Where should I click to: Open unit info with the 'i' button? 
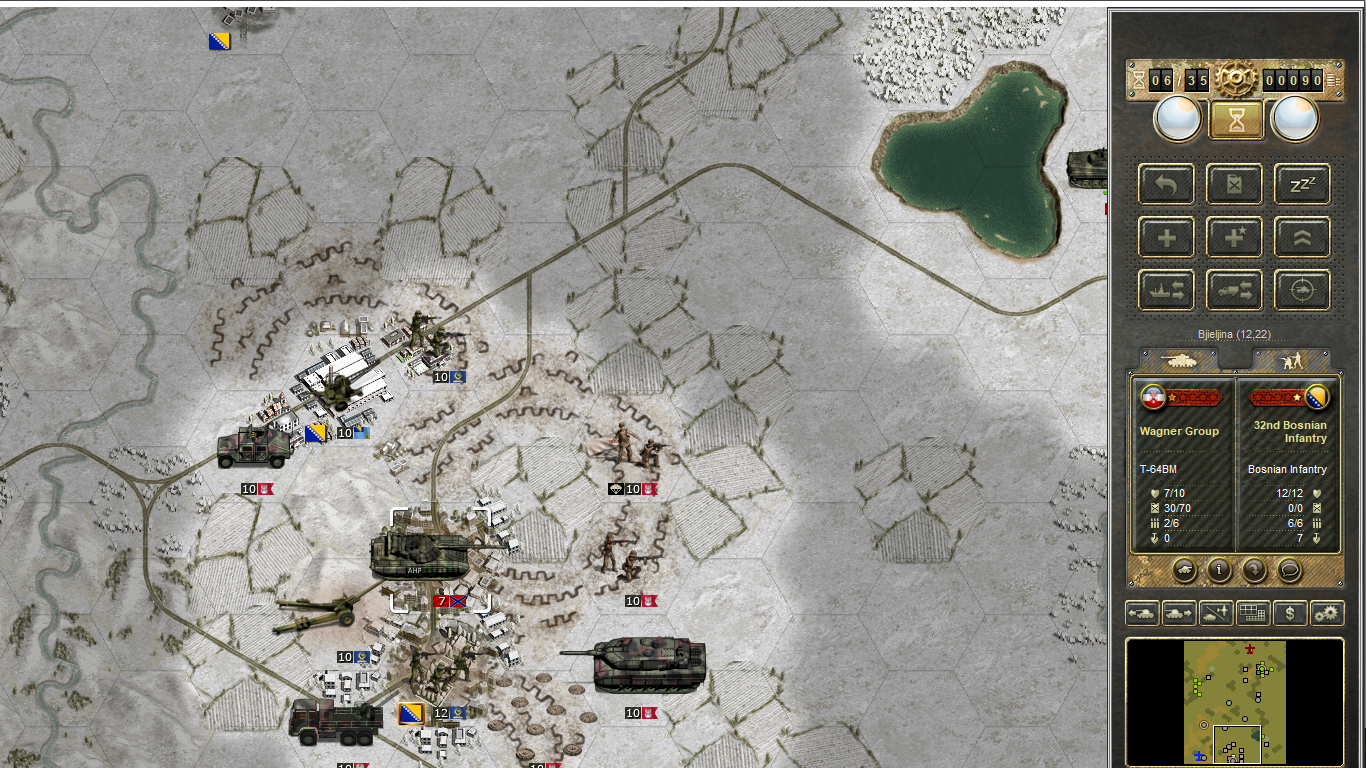point(1219,570)
